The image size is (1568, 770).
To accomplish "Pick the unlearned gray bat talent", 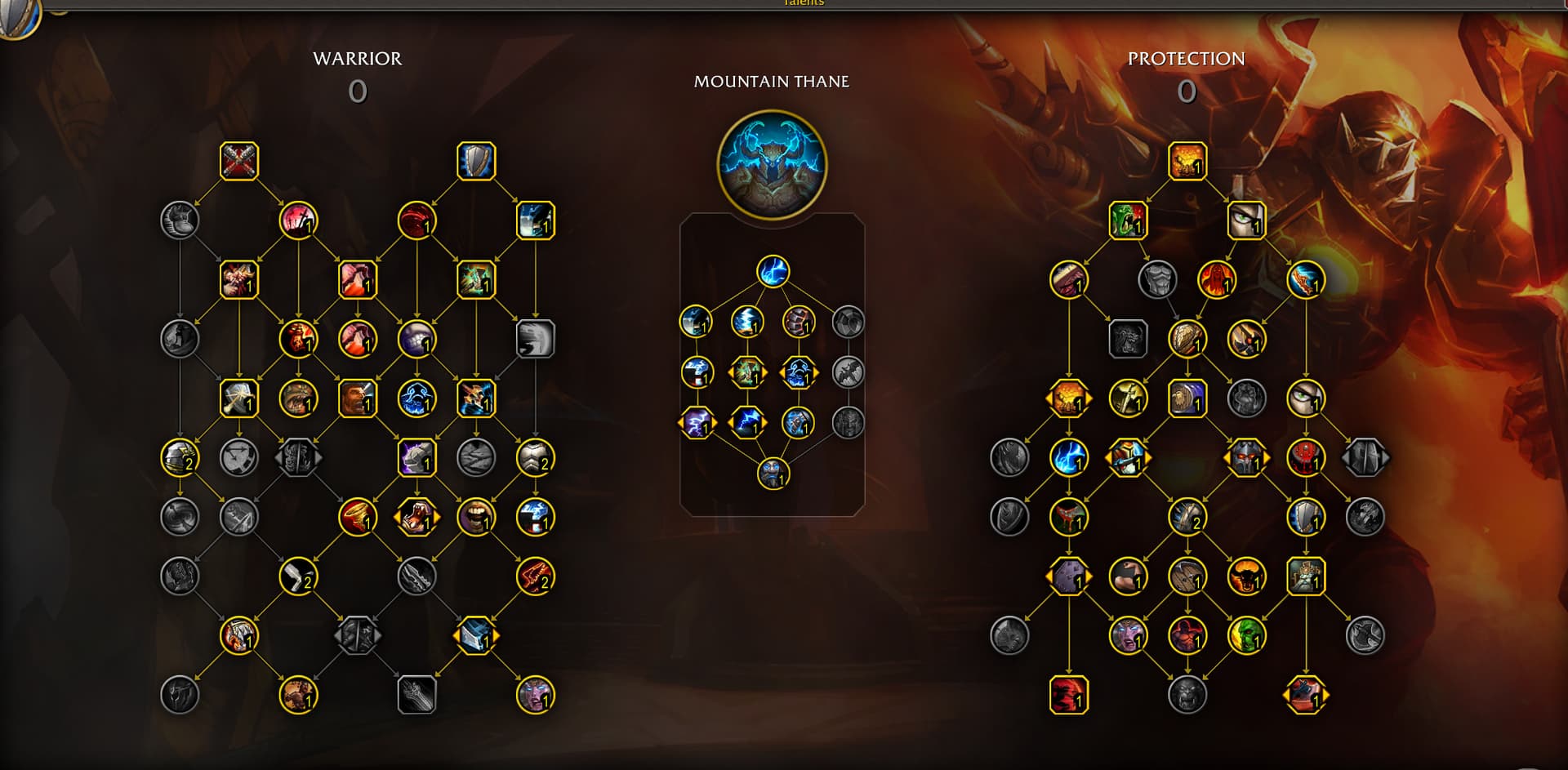I will coord(849,372).
